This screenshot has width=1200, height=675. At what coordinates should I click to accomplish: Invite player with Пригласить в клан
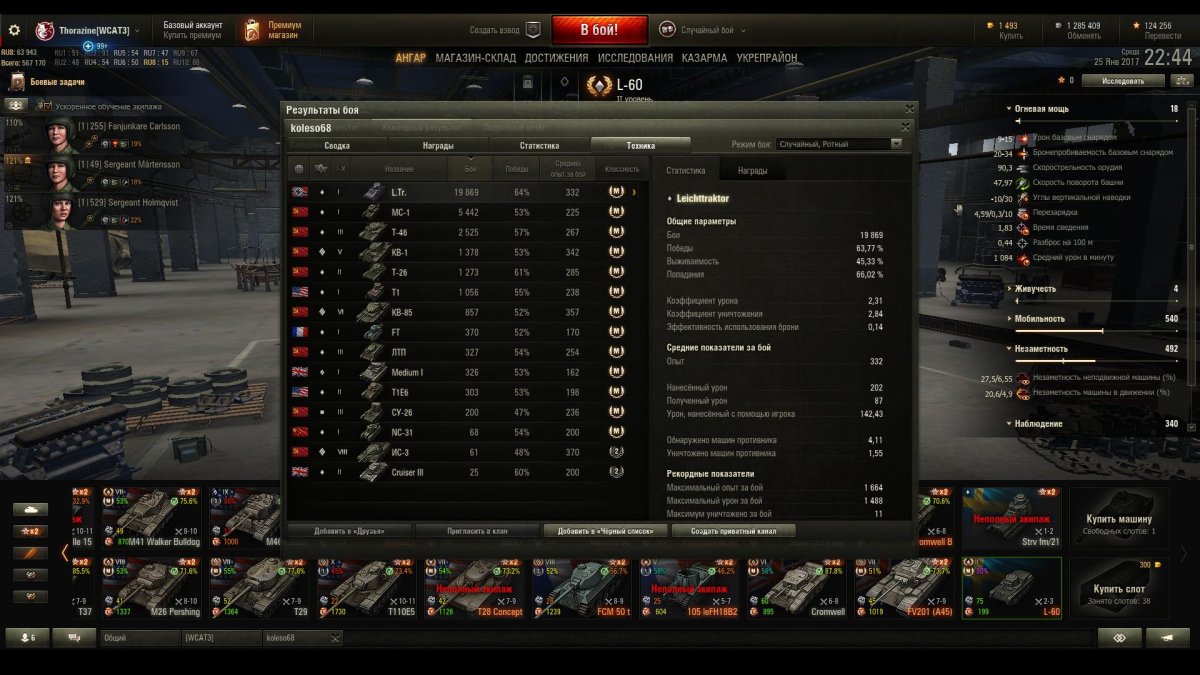coord(477,530)
